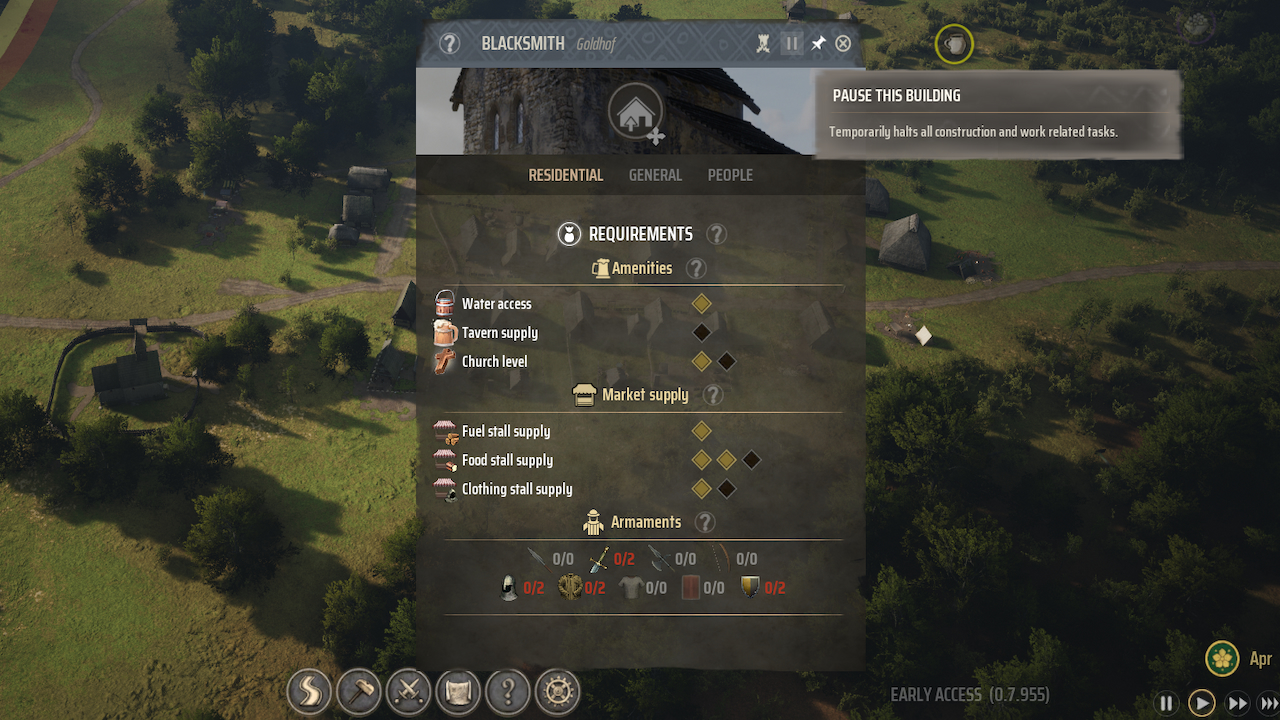Image resolution: width=1280 pixels, height=720 pixels.
Task: Open the construction hammer menu
Action: (358, 690)
